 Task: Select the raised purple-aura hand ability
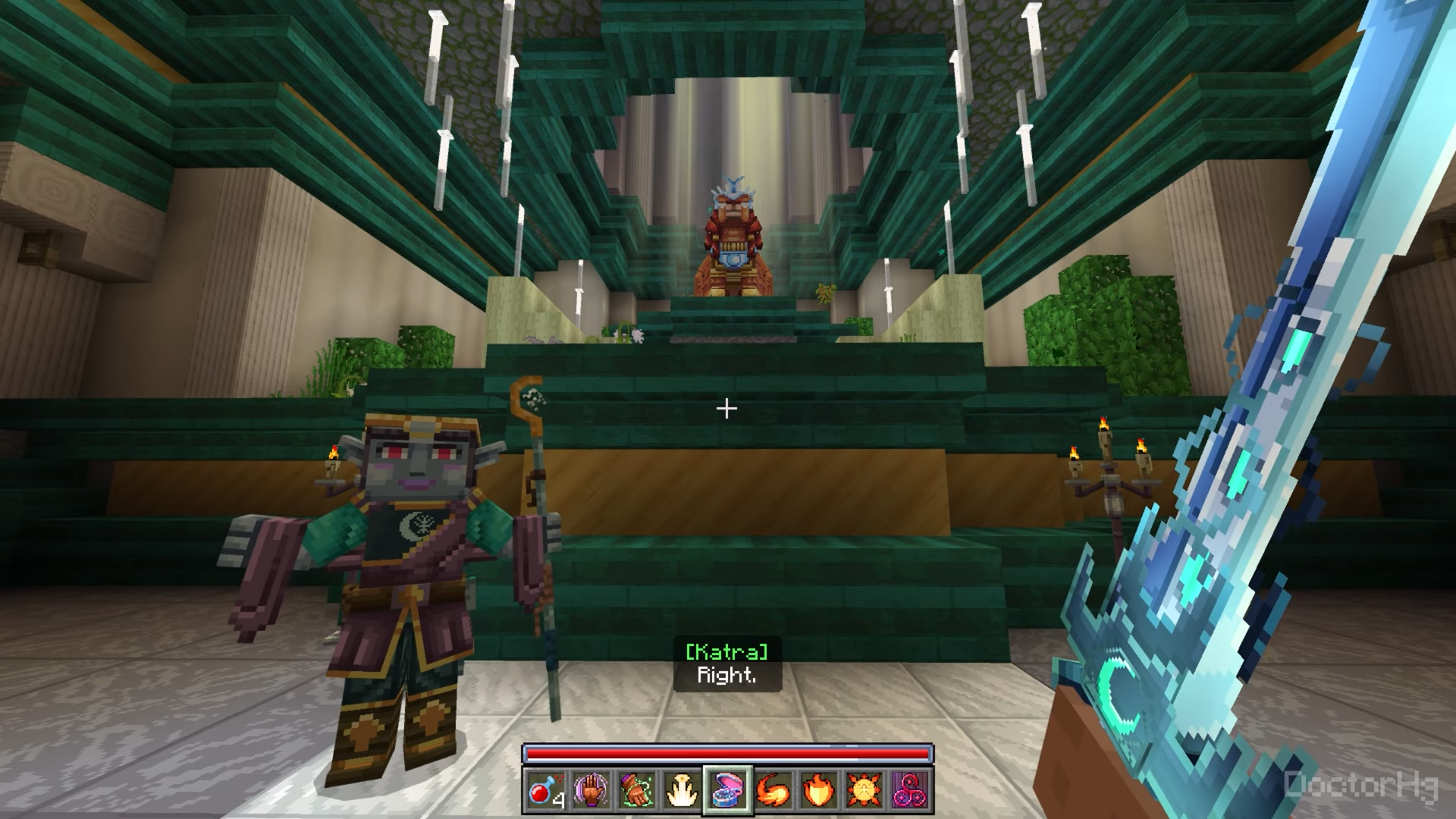(591, 790)
